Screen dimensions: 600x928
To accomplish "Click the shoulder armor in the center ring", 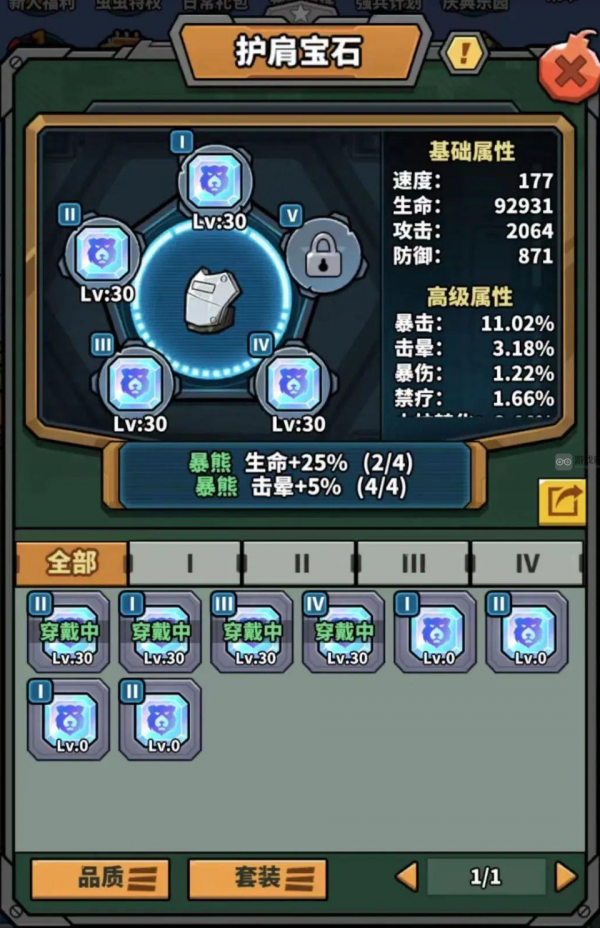I will tap(211, 298).
